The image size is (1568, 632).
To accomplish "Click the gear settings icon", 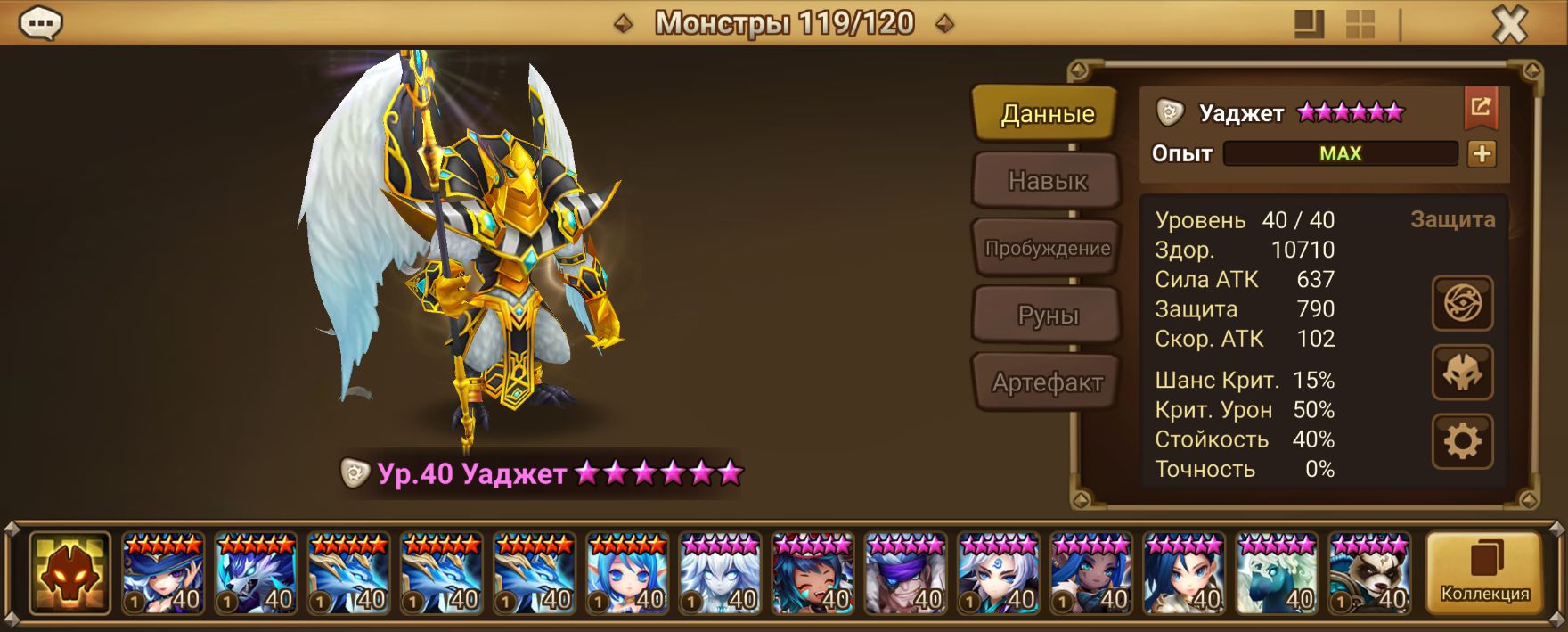I will [x=1462, y=441].
